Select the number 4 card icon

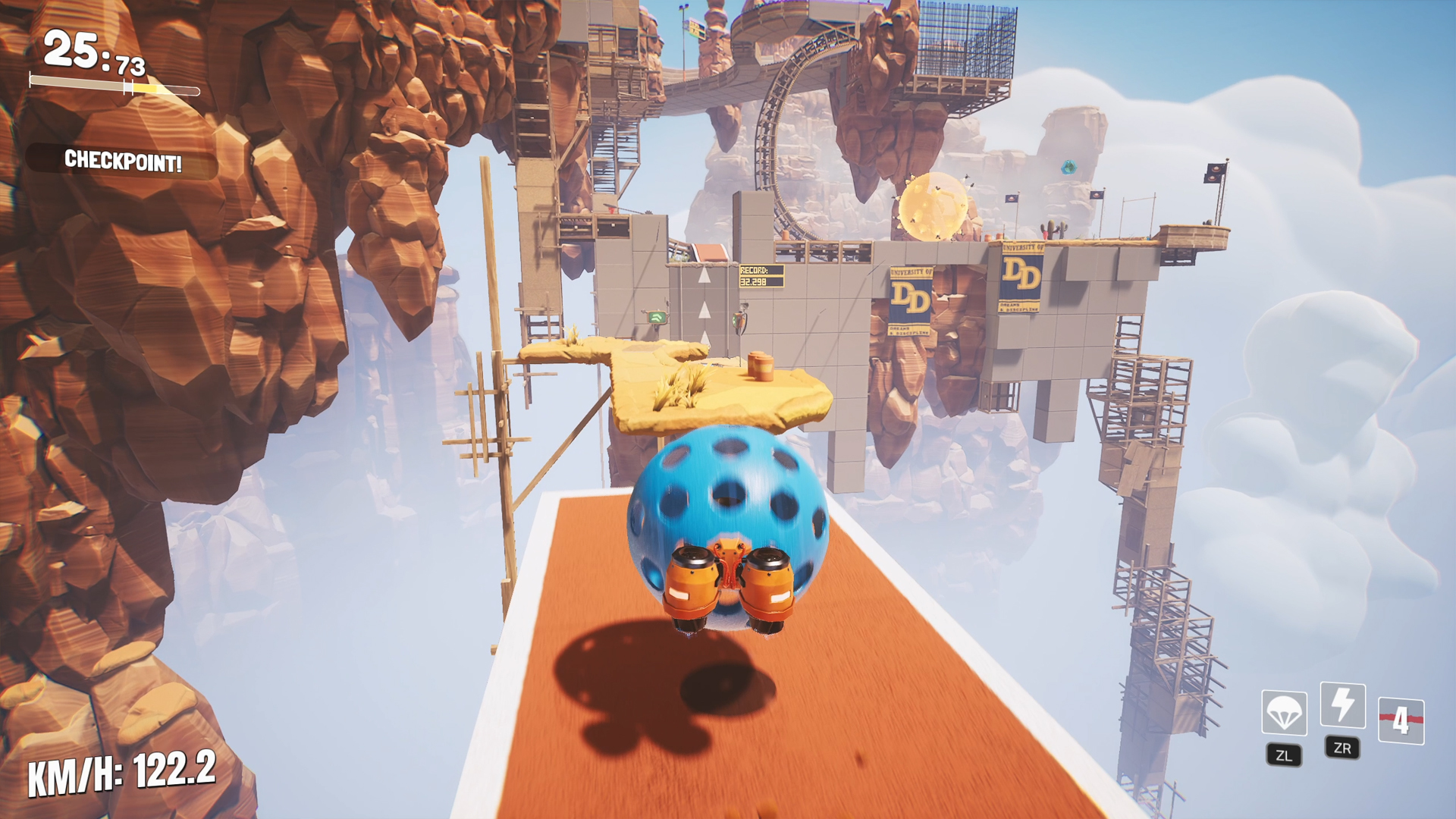pyautogui.click(x=1401, y=720)
